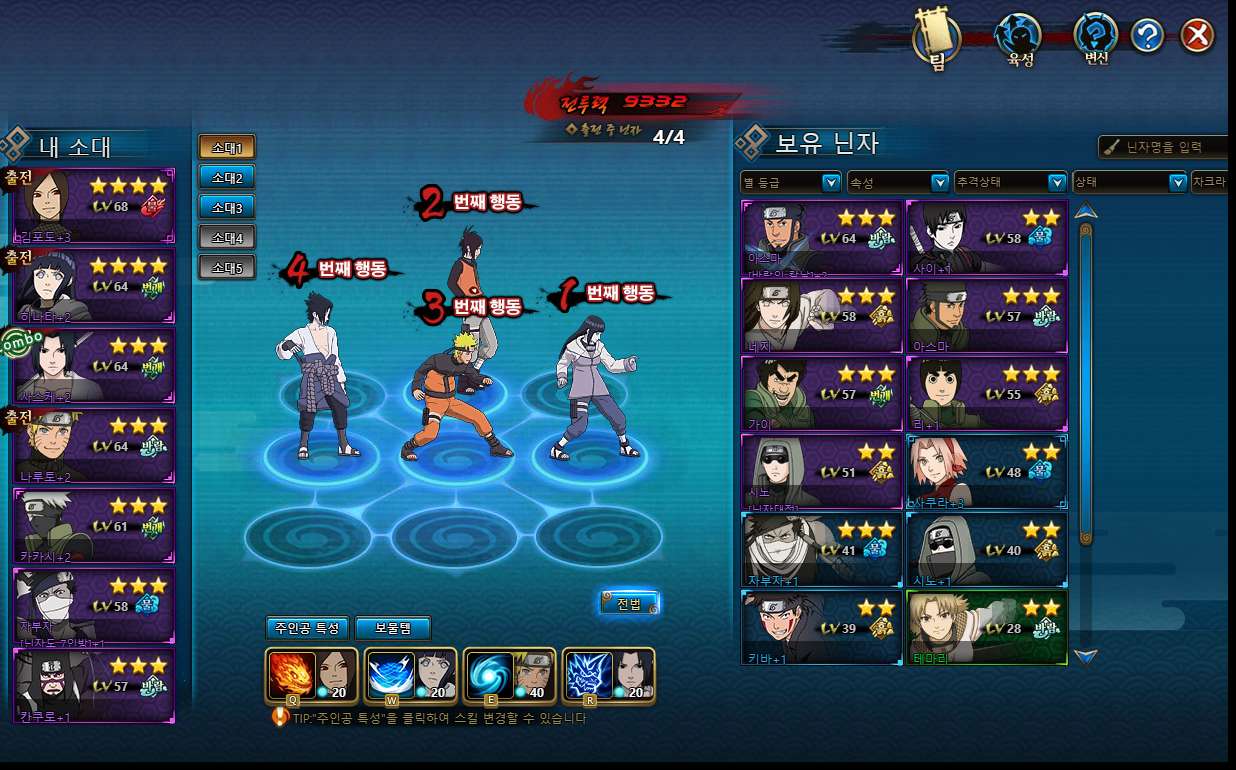The width and height of the screenshot is (1236, 770).
Task: Click the 보물템 treasure item button
Action: pos(393,628)
